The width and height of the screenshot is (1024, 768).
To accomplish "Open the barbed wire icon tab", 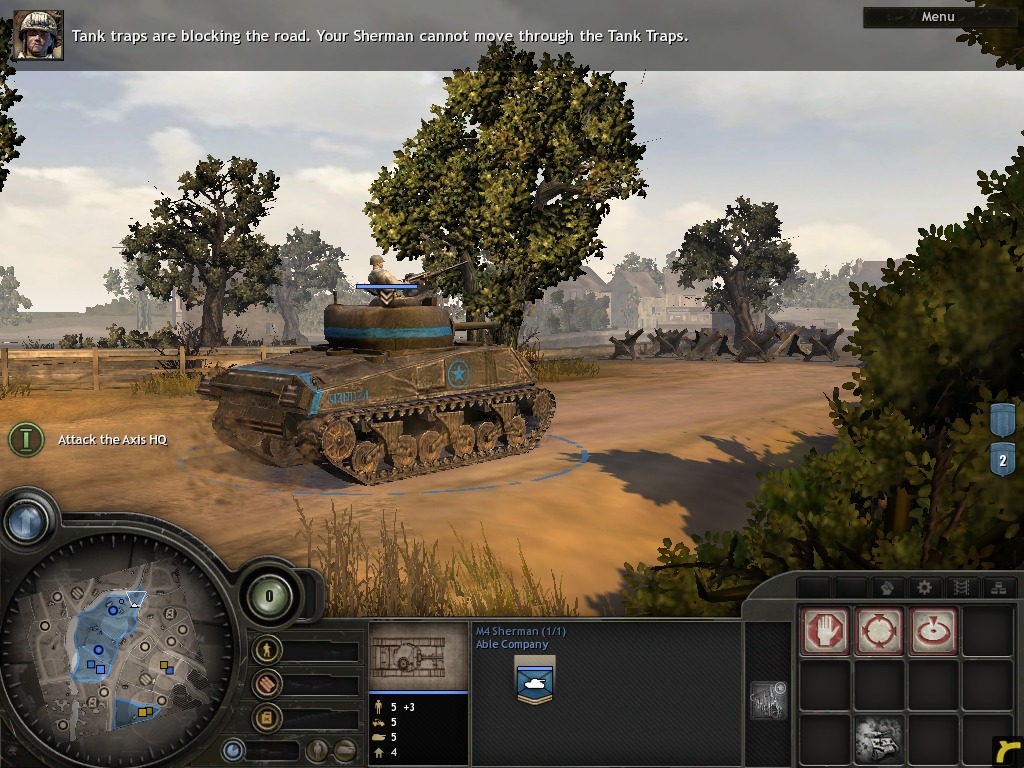I will pos(961,588).
